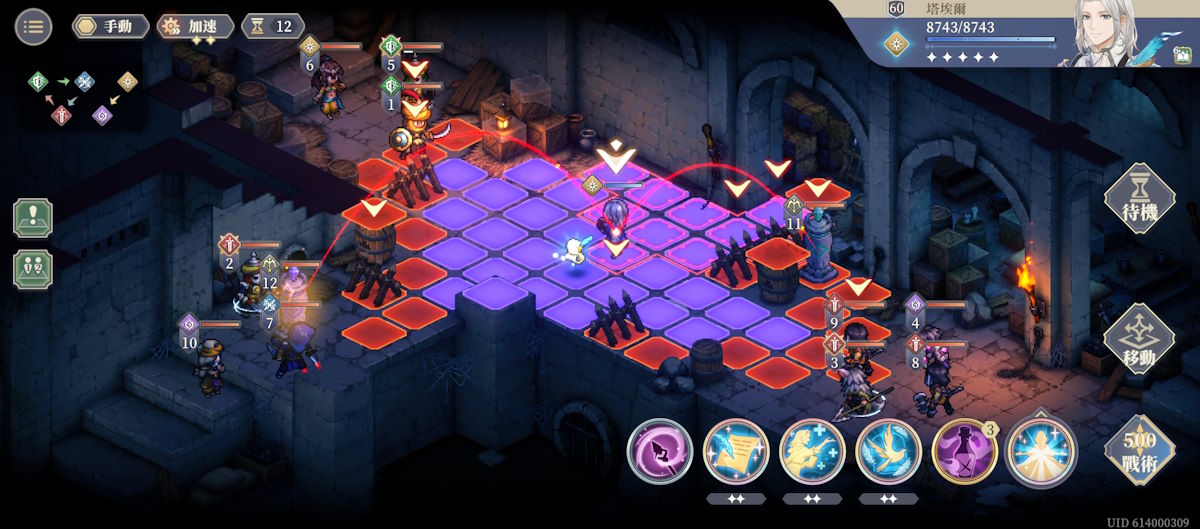The height and width of the screenshot is (529, 1200).
Task: Activate the blue bird feather skill
Action: [x=888, y=452]
